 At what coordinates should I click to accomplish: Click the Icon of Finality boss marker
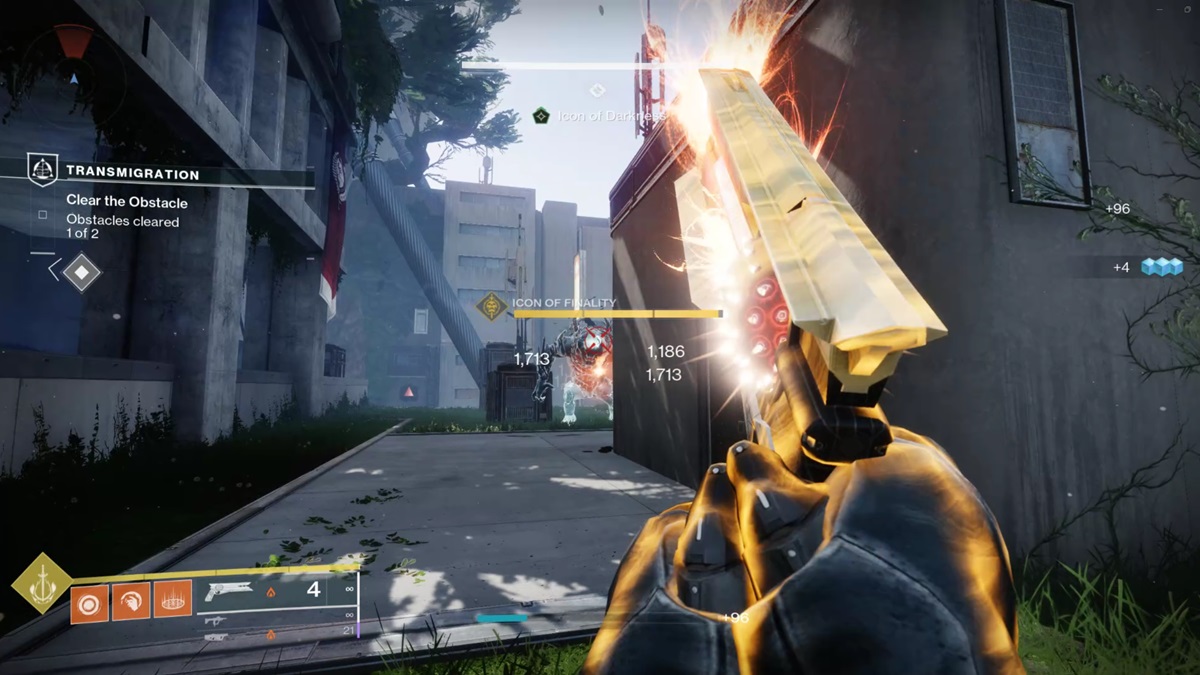pyautogui.click(x=491, y=306)
